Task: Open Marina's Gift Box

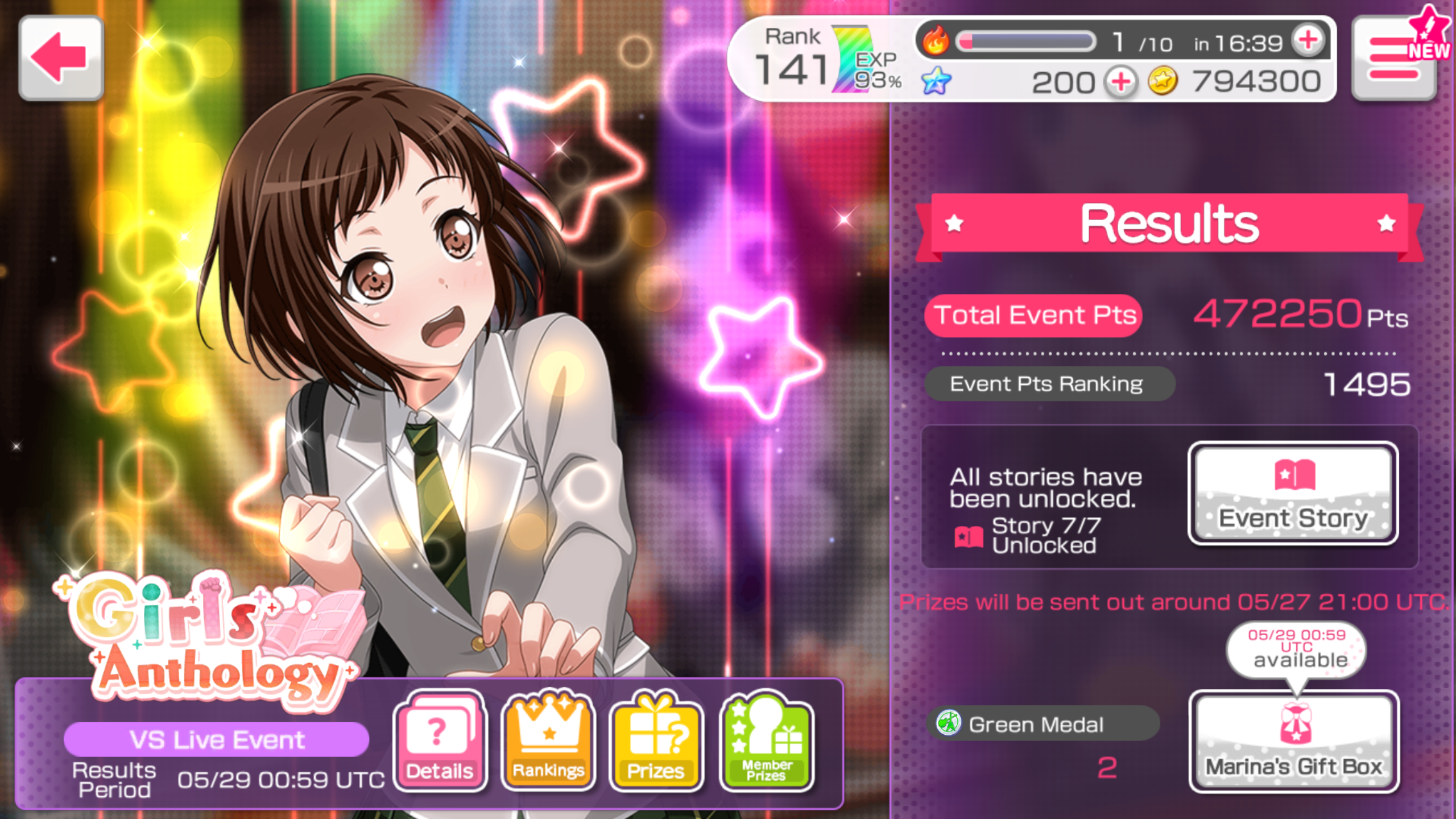Action: 1294,741
